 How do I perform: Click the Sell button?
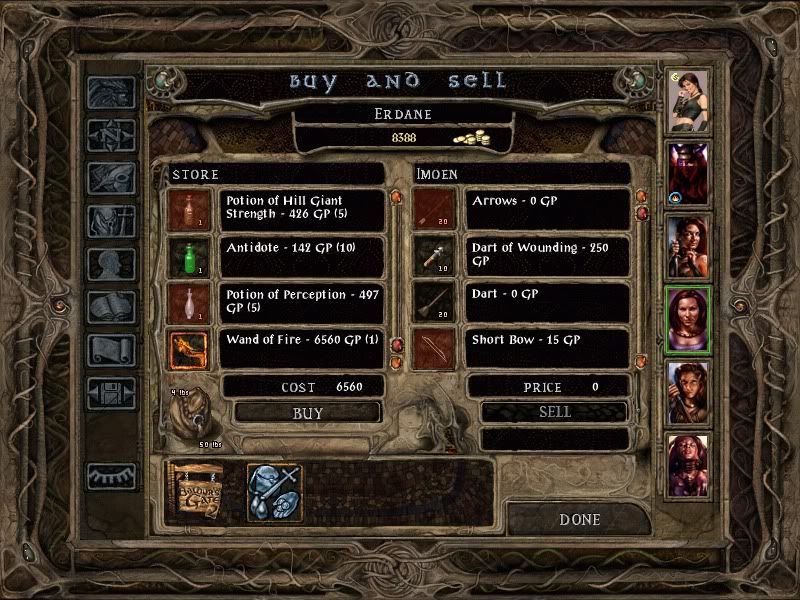554,412
